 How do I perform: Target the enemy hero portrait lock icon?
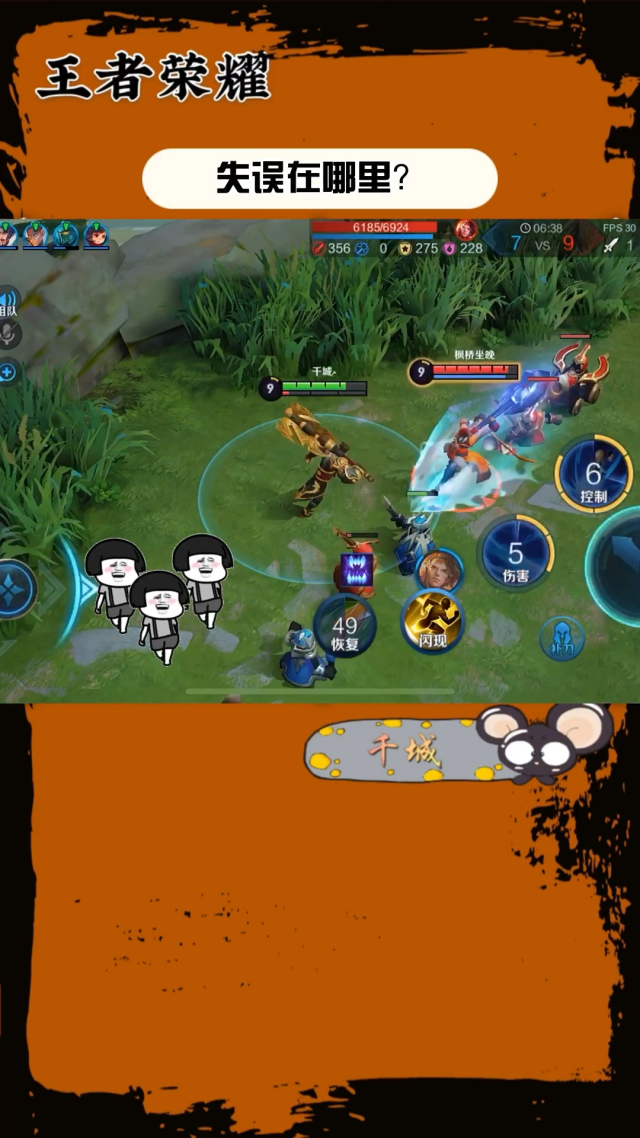439,569
